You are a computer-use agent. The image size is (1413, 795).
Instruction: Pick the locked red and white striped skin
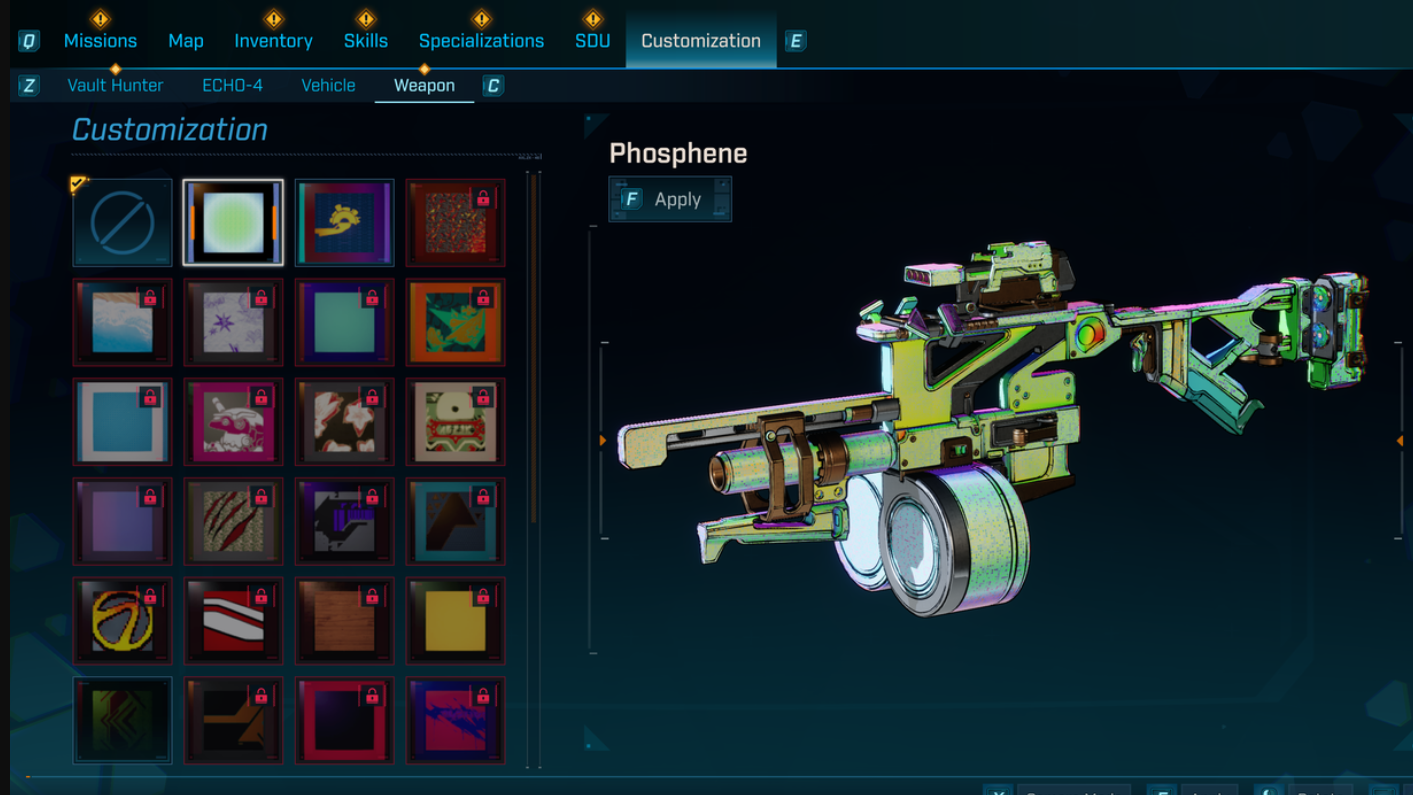click(233, 621)
